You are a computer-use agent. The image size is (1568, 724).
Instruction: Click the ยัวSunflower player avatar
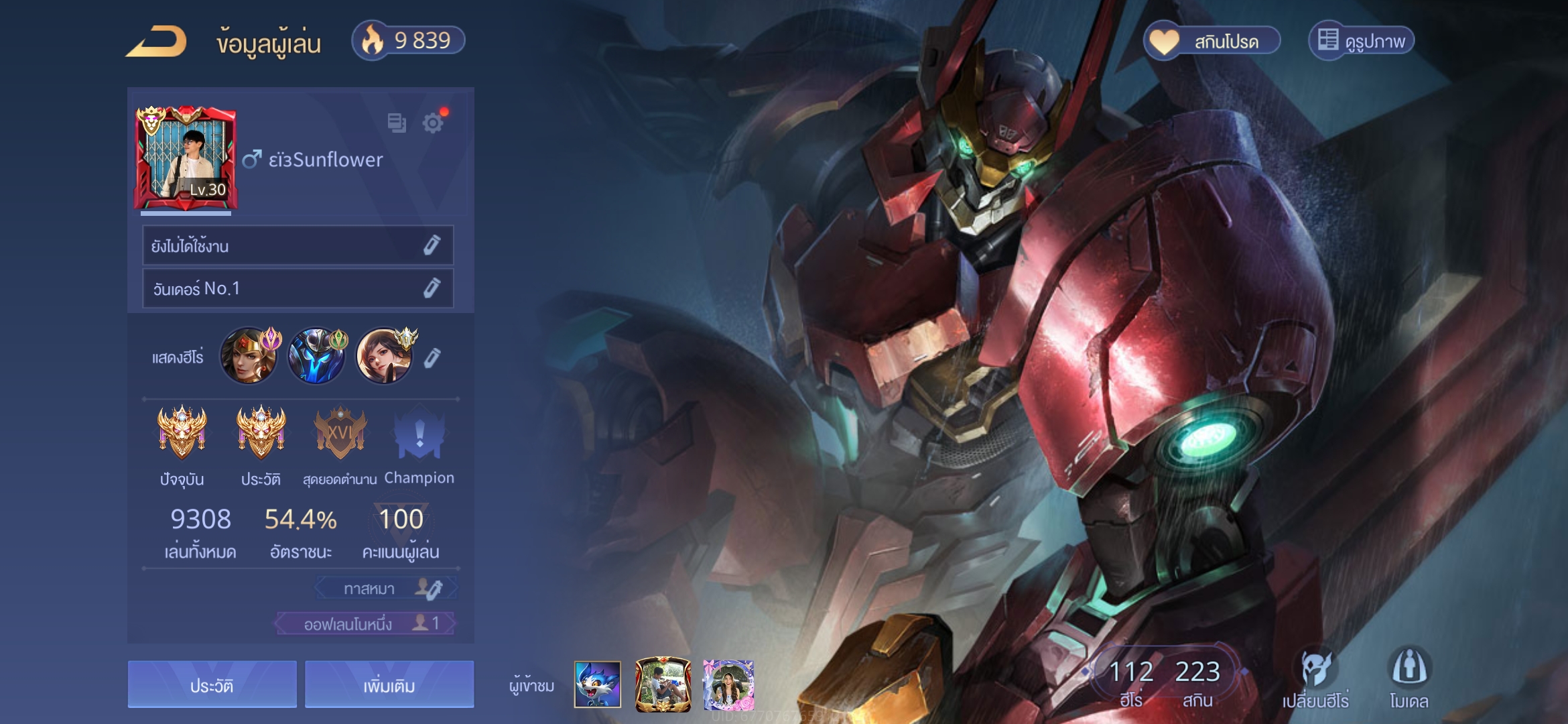pyautogui.click(x=186, y=158)
